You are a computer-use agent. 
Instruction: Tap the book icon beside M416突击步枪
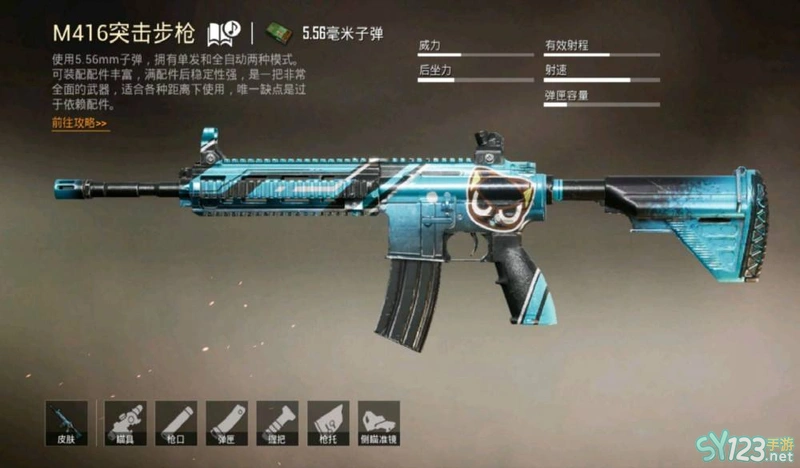pos(221,33)
